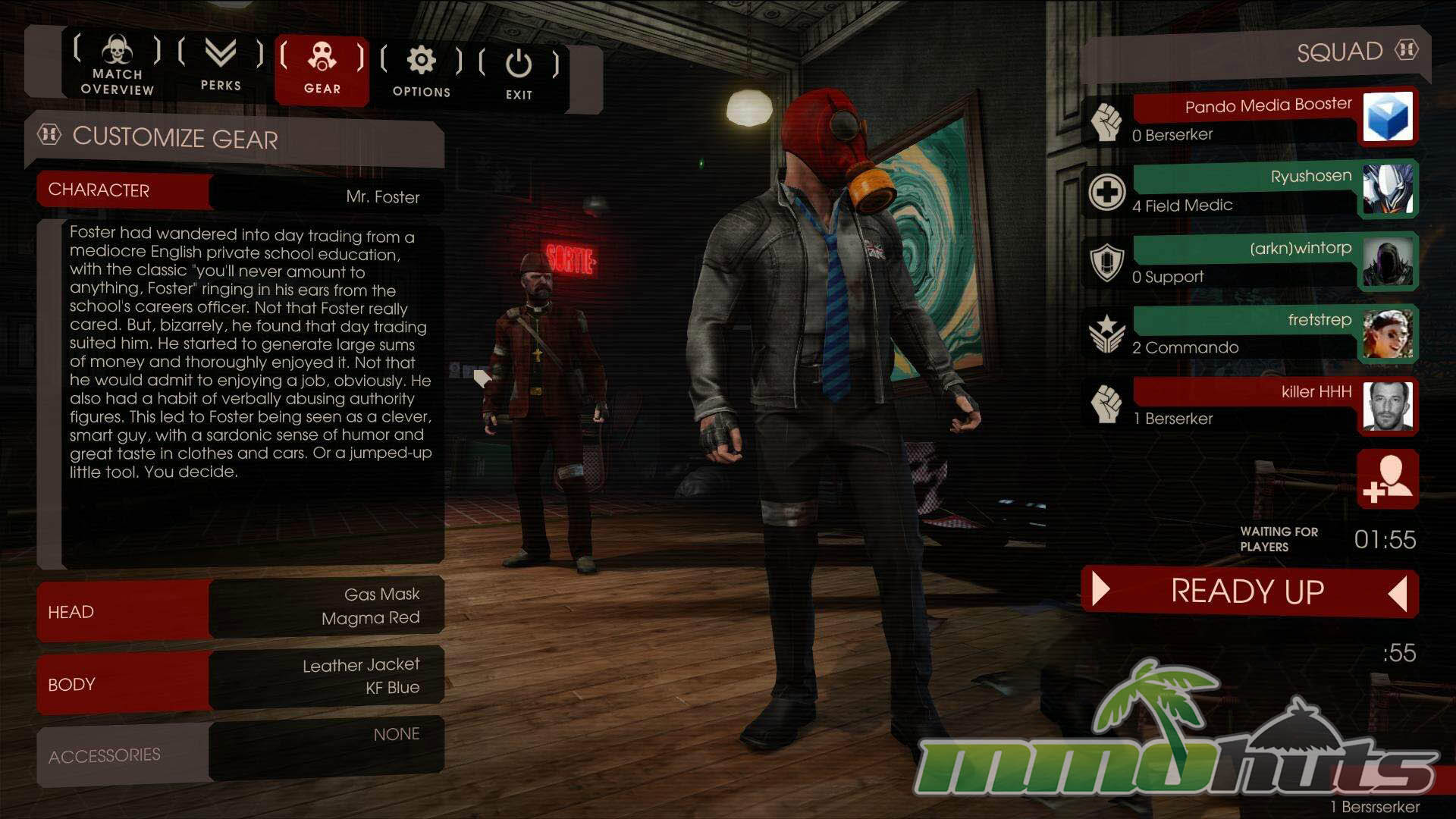Image resolution: width=1456 pixels, height=819 pixels.
Task: Select Ryushosen the Field Medic
Action: pos(1244,190)
